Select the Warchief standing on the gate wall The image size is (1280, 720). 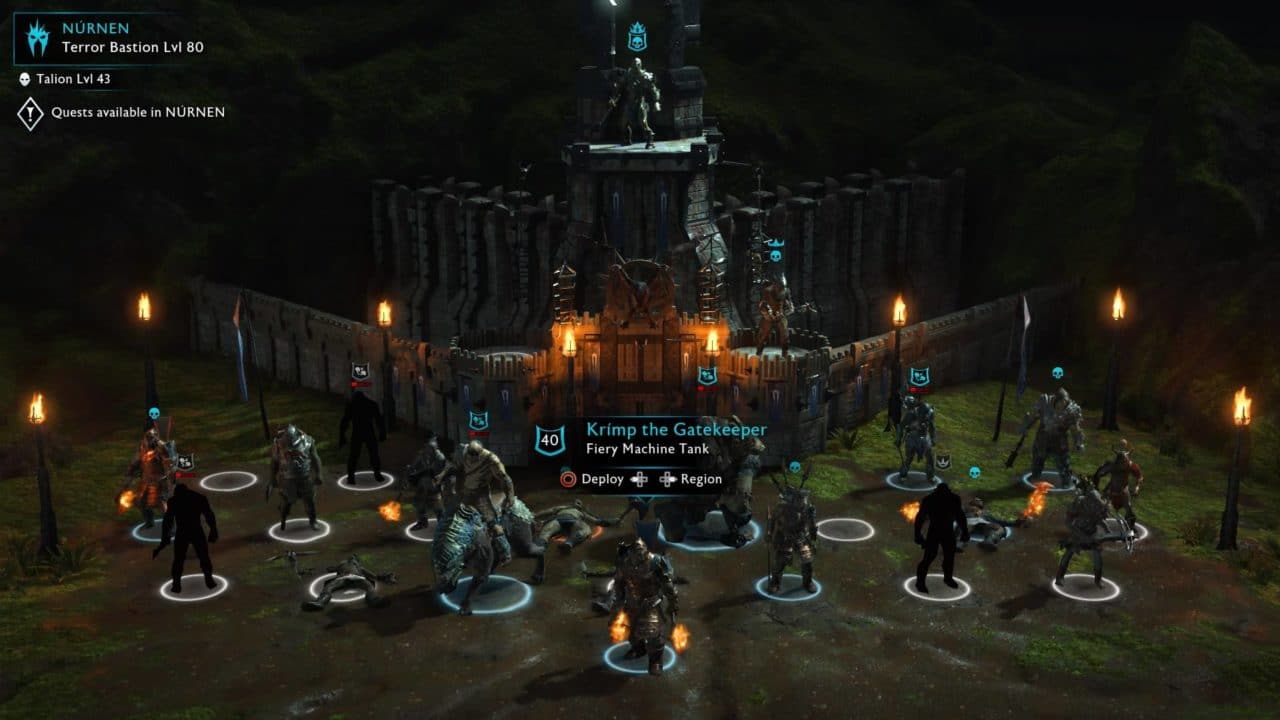(773, 310)
